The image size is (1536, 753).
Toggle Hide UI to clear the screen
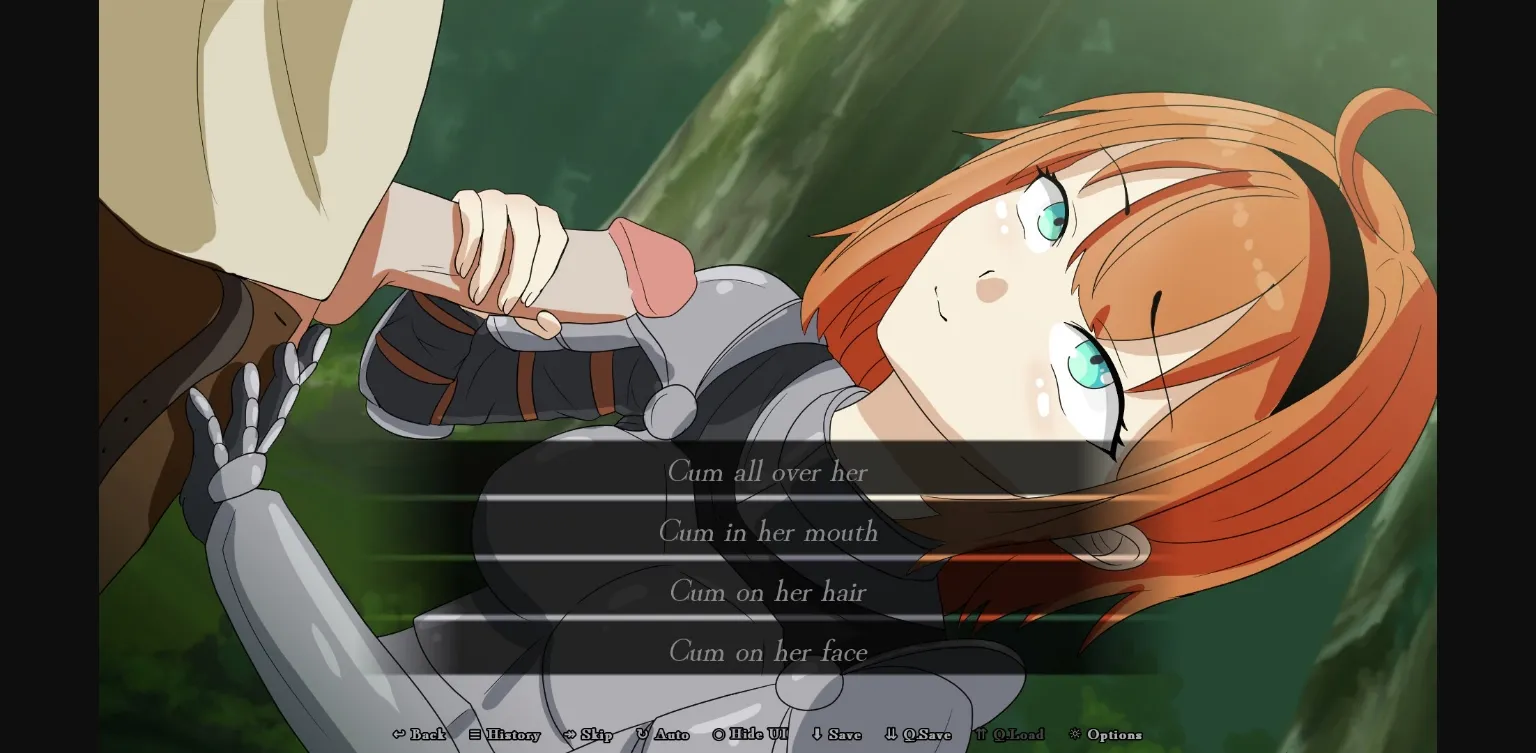[746, 734]
